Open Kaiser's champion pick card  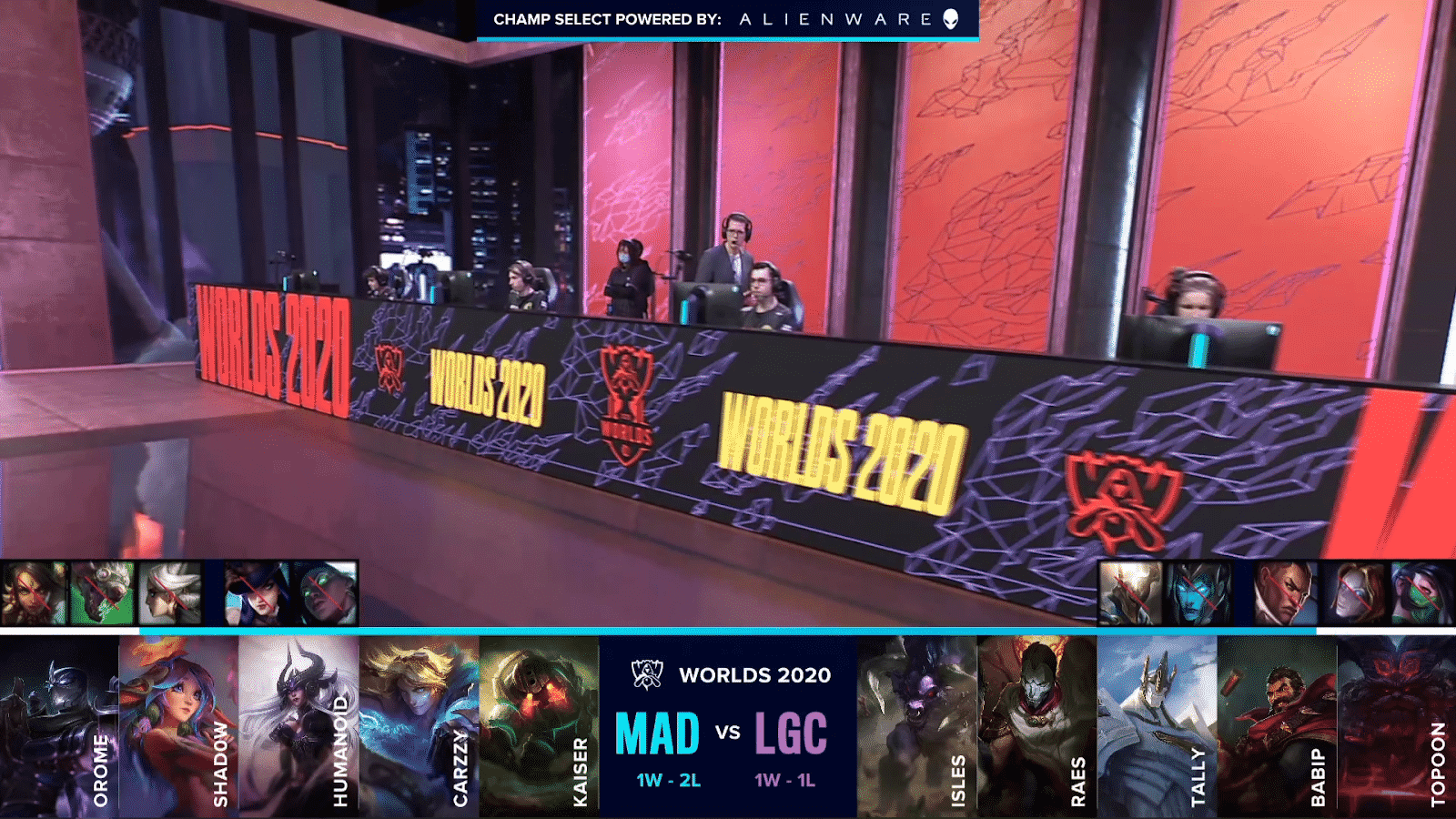539,726
